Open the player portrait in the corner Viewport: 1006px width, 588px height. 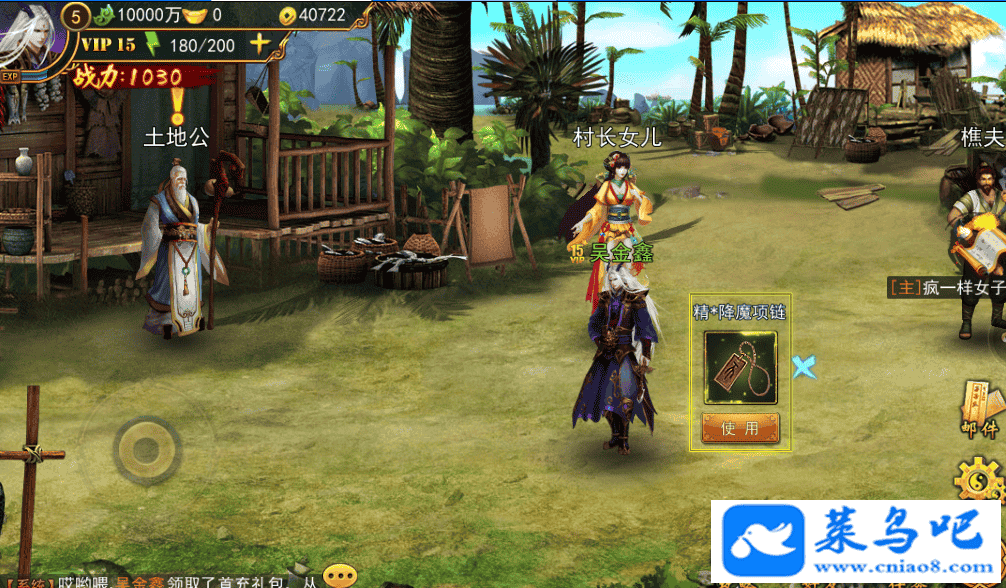point(30,38)
